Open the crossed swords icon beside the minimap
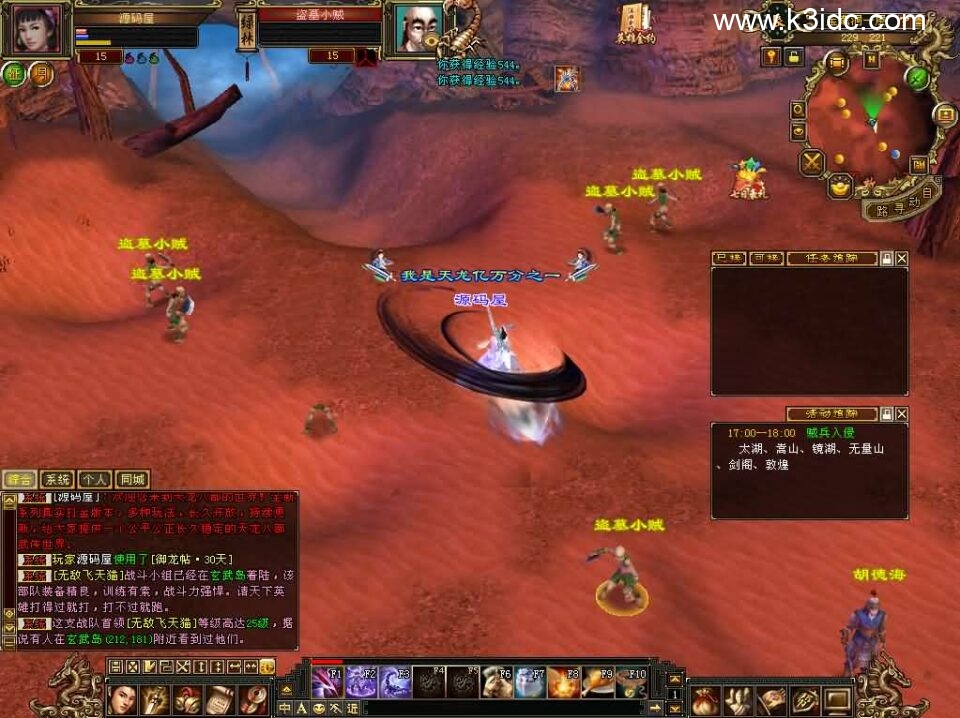This screenshot has width=960, height=718. click(812, 162)
